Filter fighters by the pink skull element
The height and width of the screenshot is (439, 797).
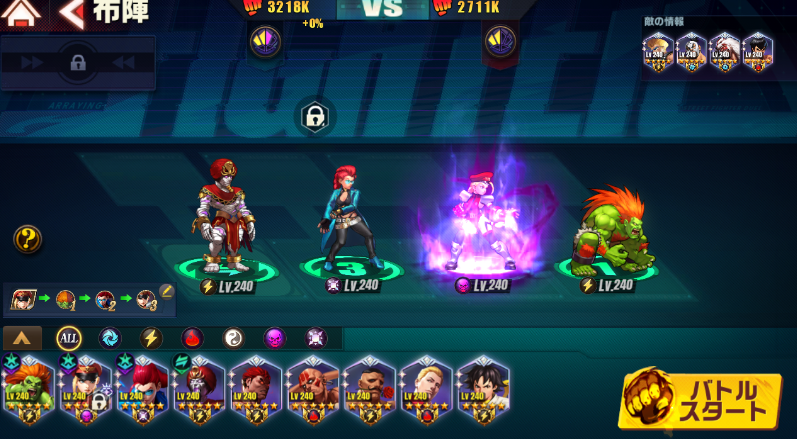(275, 338)
